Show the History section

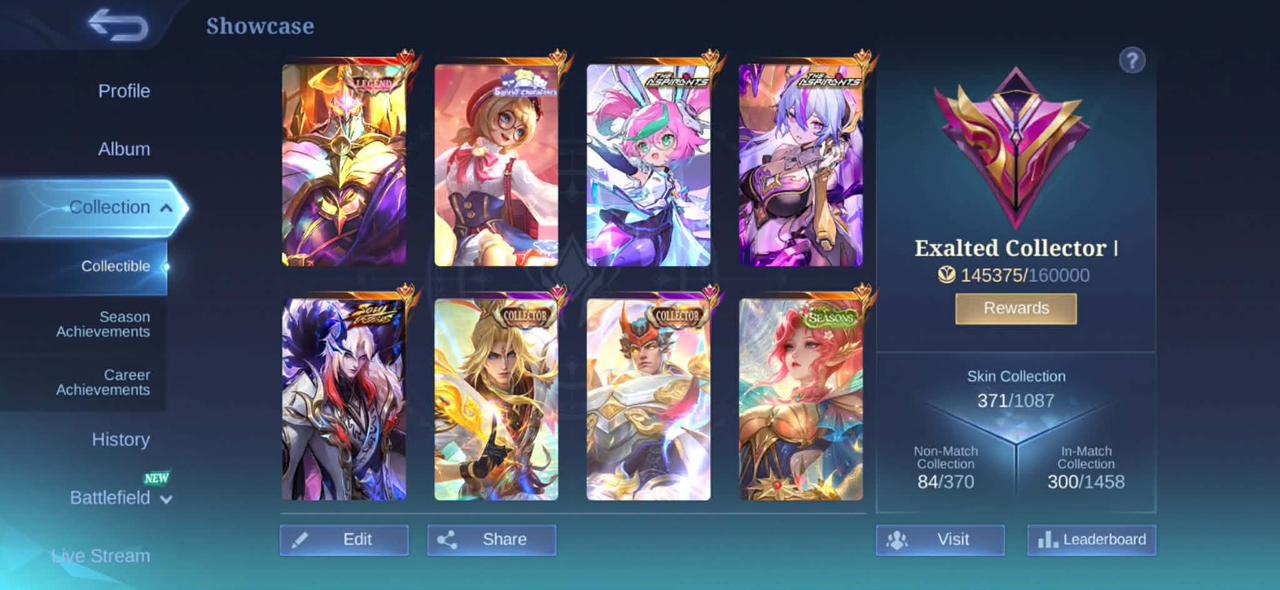(x=121, y=440)
